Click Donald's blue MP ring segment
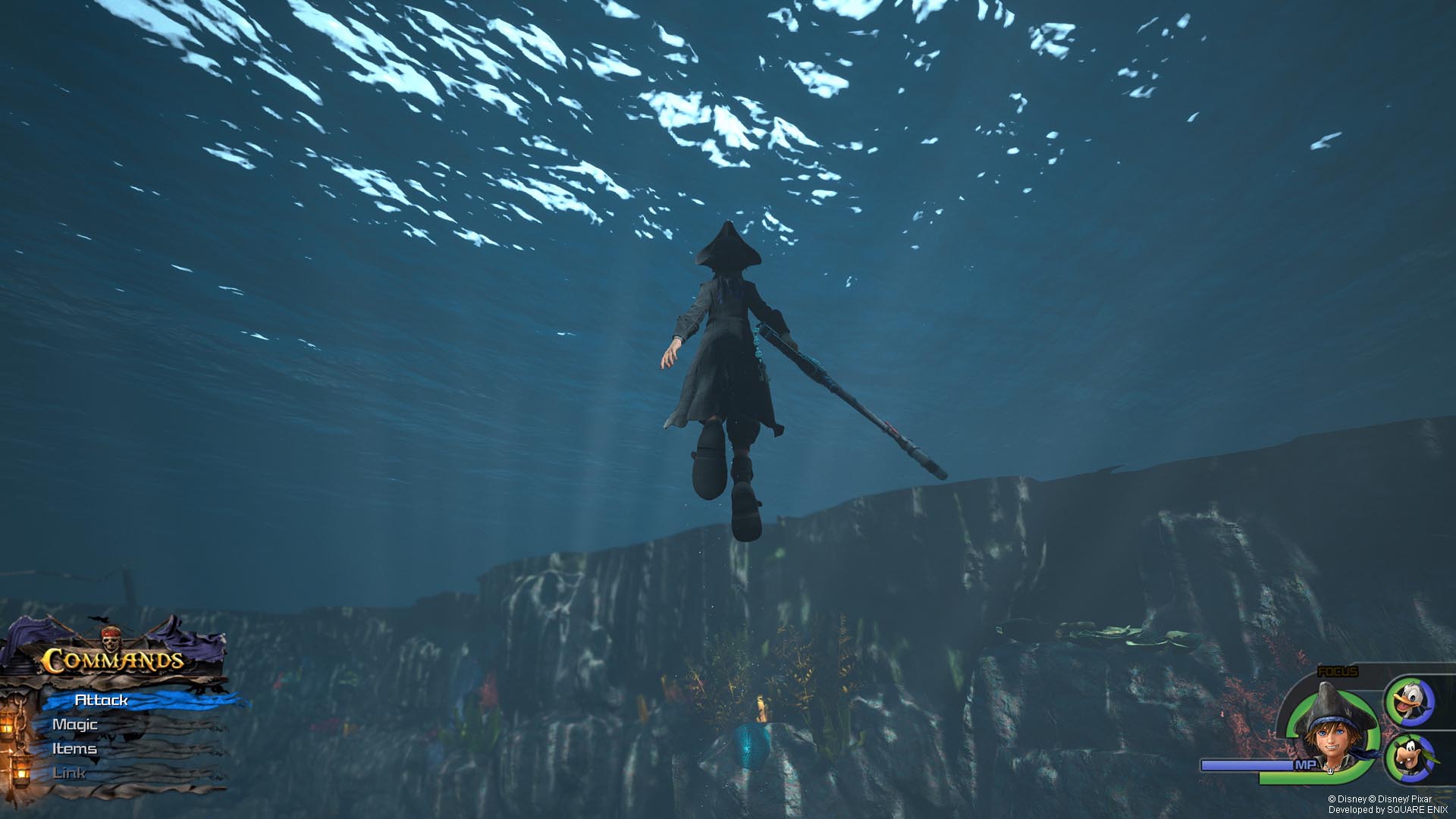The image size is (1456, 819). point(1428,702)
